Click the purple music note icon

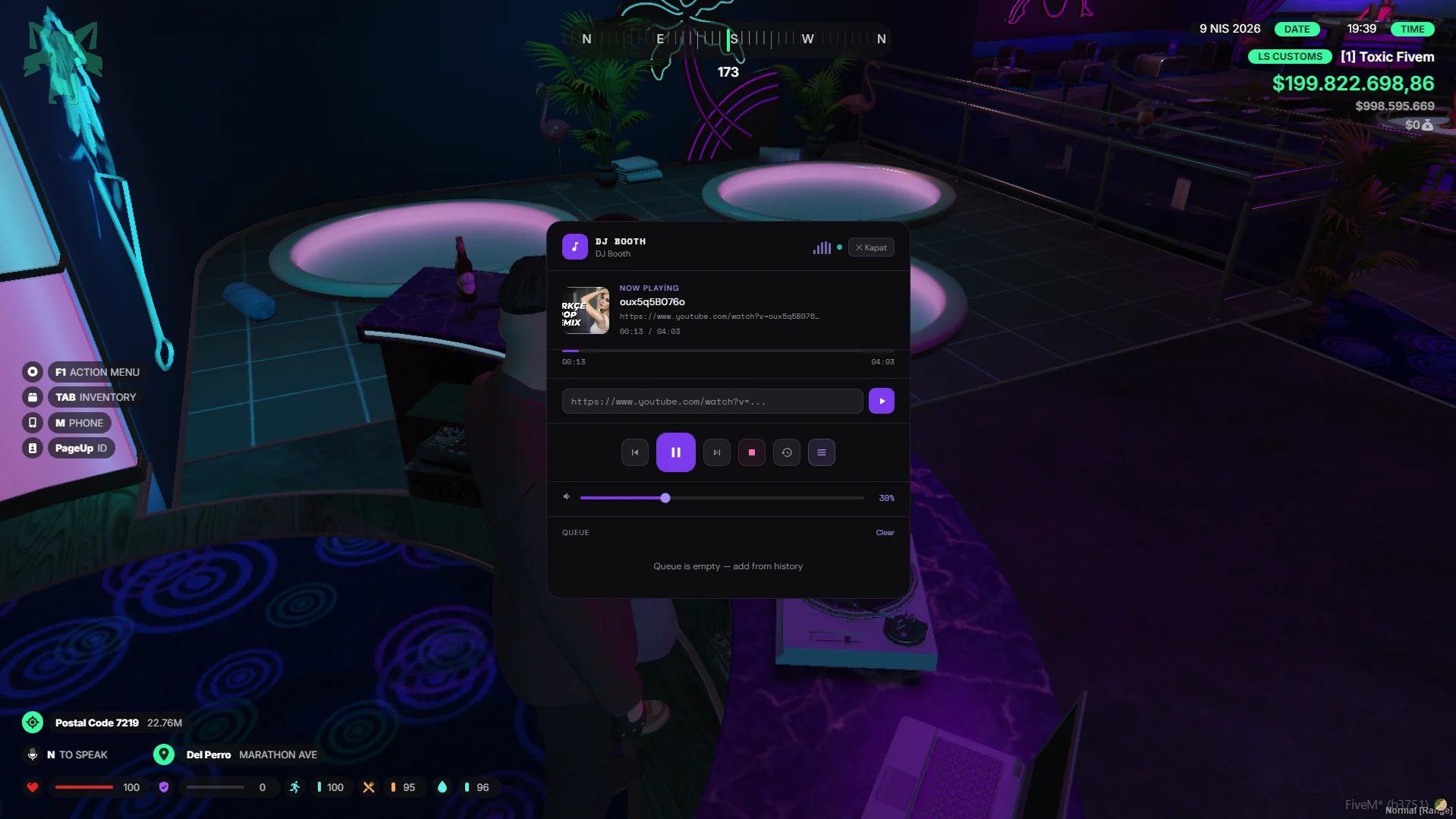[574, 247]
